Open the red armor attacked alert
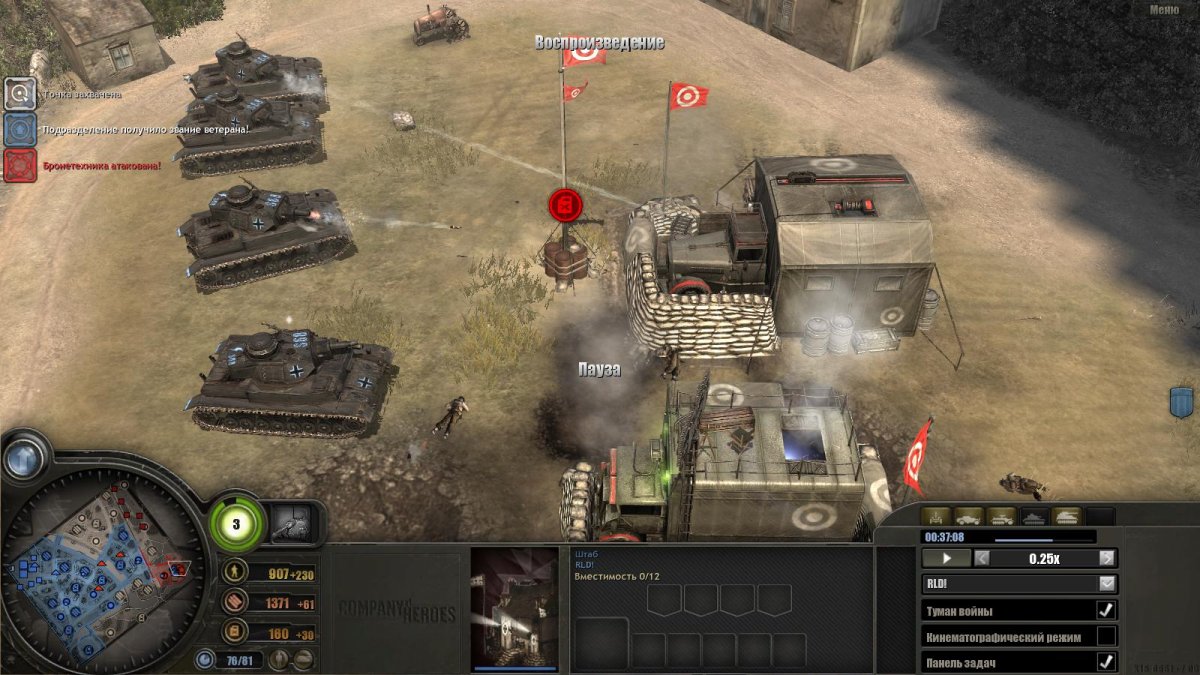 point(20,164)
